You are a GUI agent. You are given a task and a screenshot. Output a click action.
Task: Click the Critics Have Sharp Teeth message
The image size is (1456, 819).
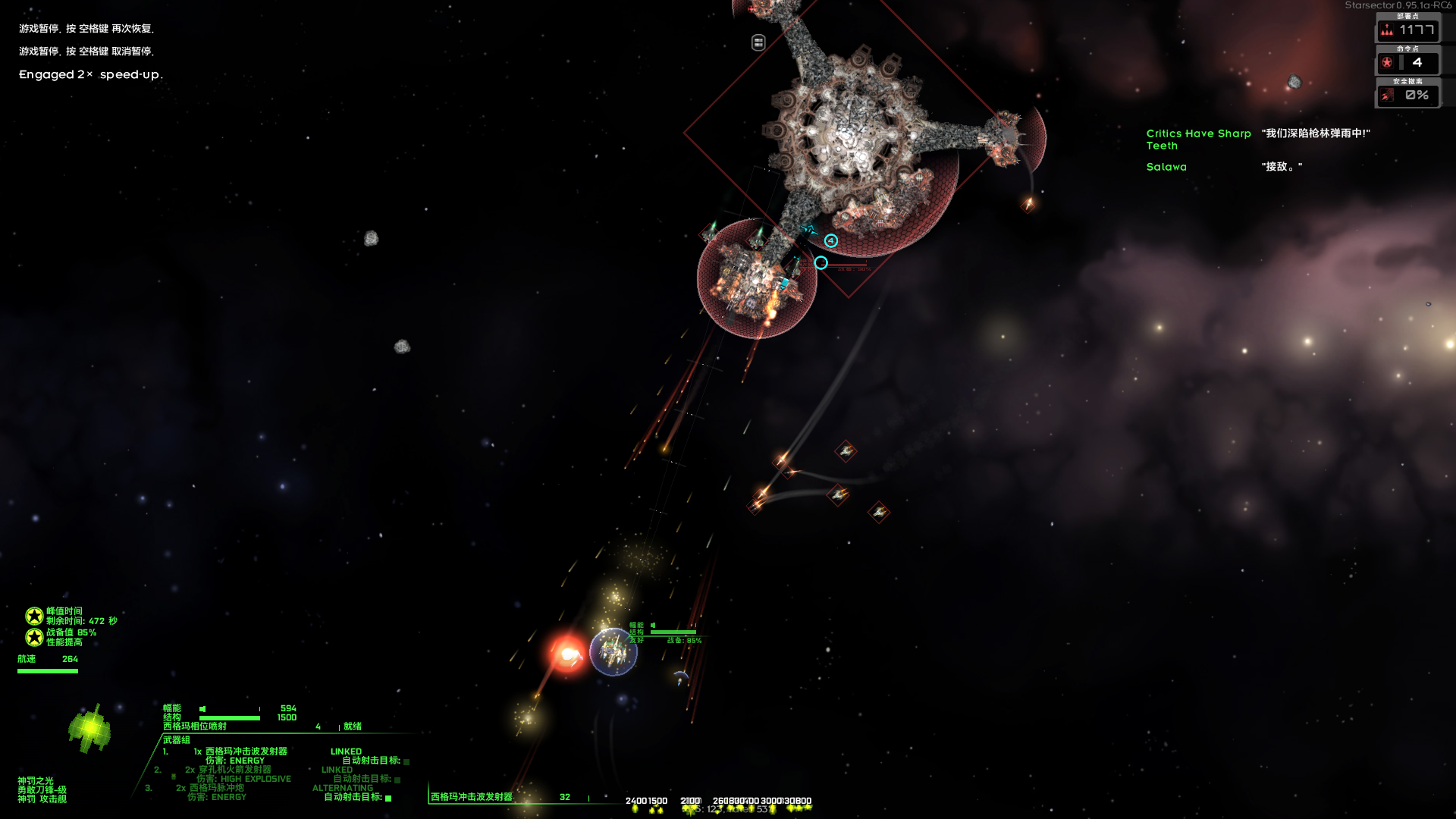[1199, 140]
